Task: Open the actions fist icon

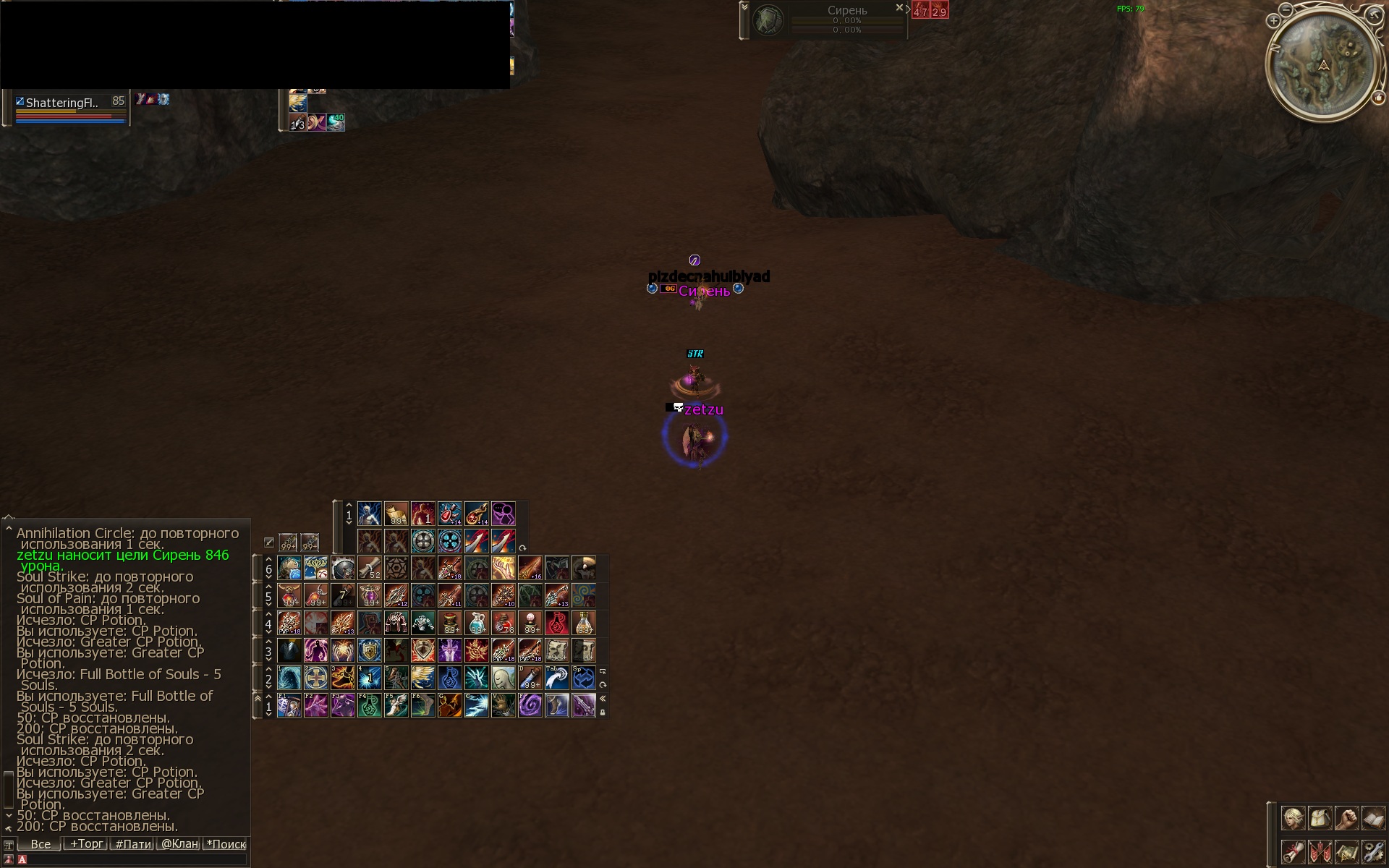Action: coord(1346,819)
